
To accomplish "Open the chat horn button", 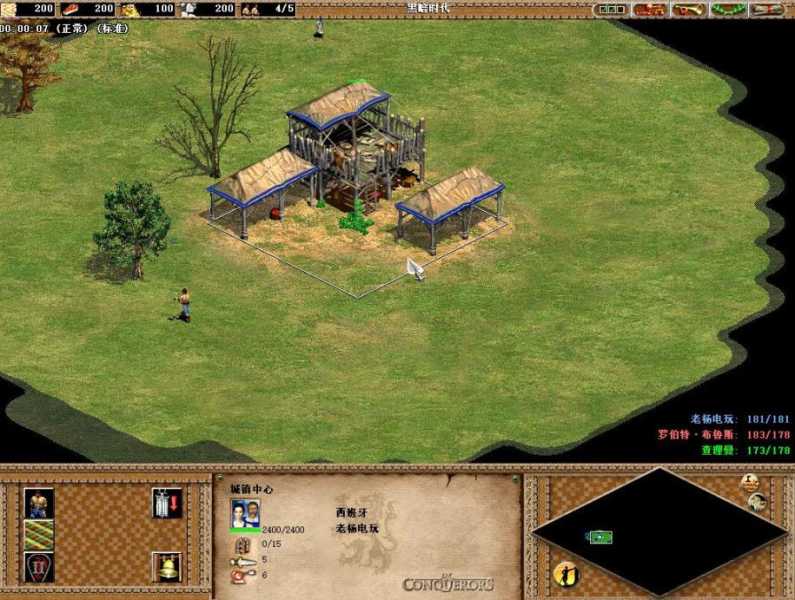I will click(688, 9).
